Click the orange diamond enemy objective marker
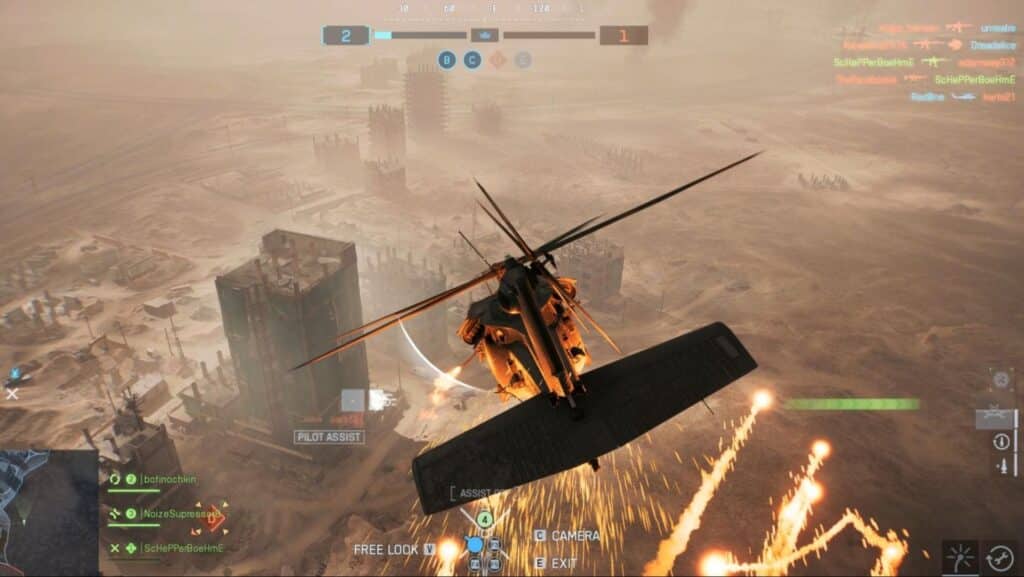Screen dimensions: 1024x577 [497, 60]
